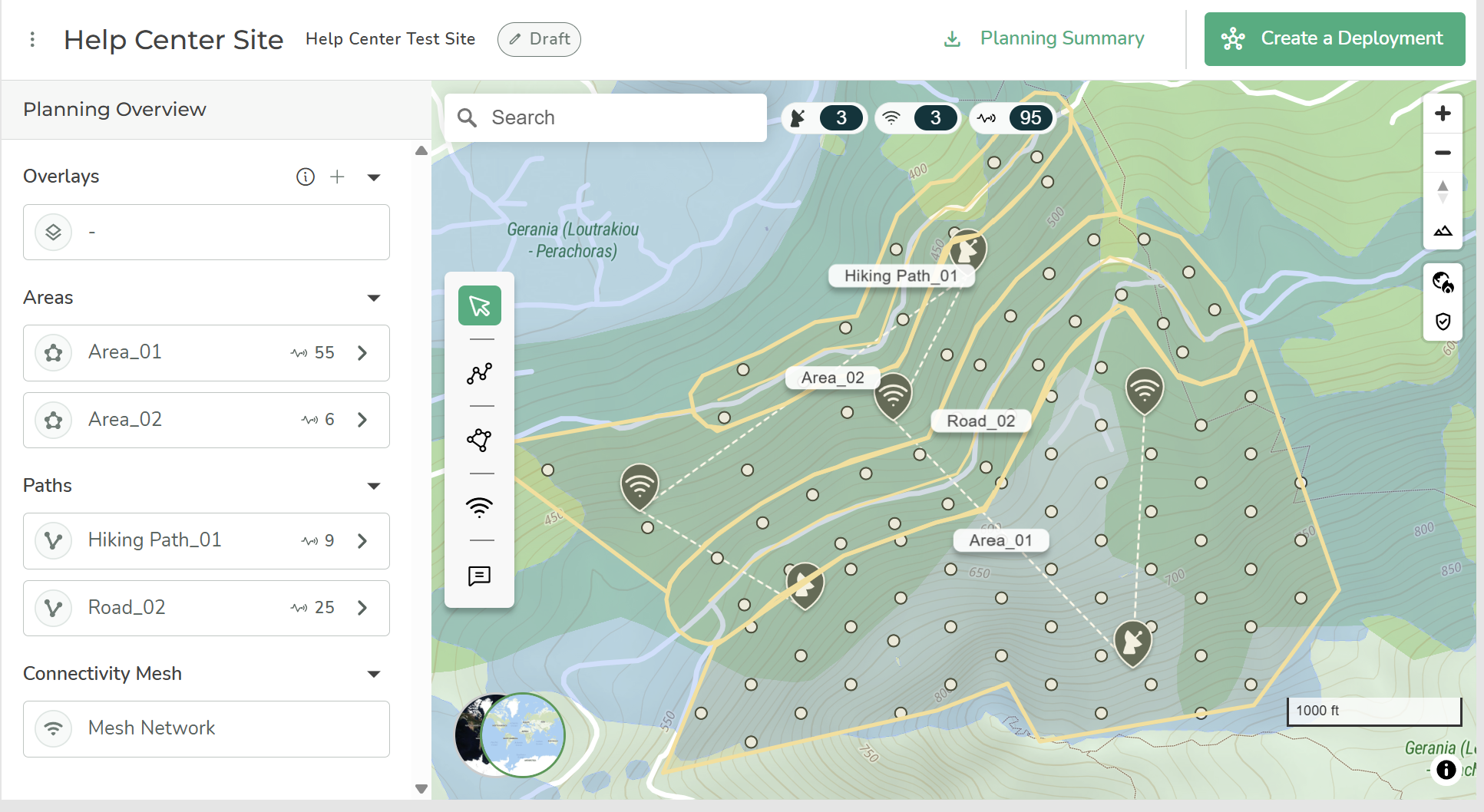Choose the path drawing tool
This screenshot has width=1484, height=812.
(x=480, y=373)
